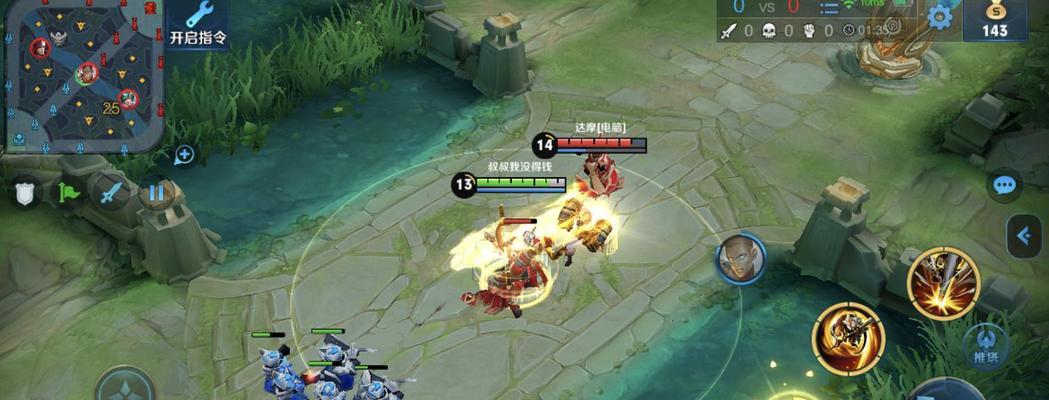Tap the magnifier plus button beside minimap
Viewport: 1049px width, 400px height.
click(x=184, y=155)
